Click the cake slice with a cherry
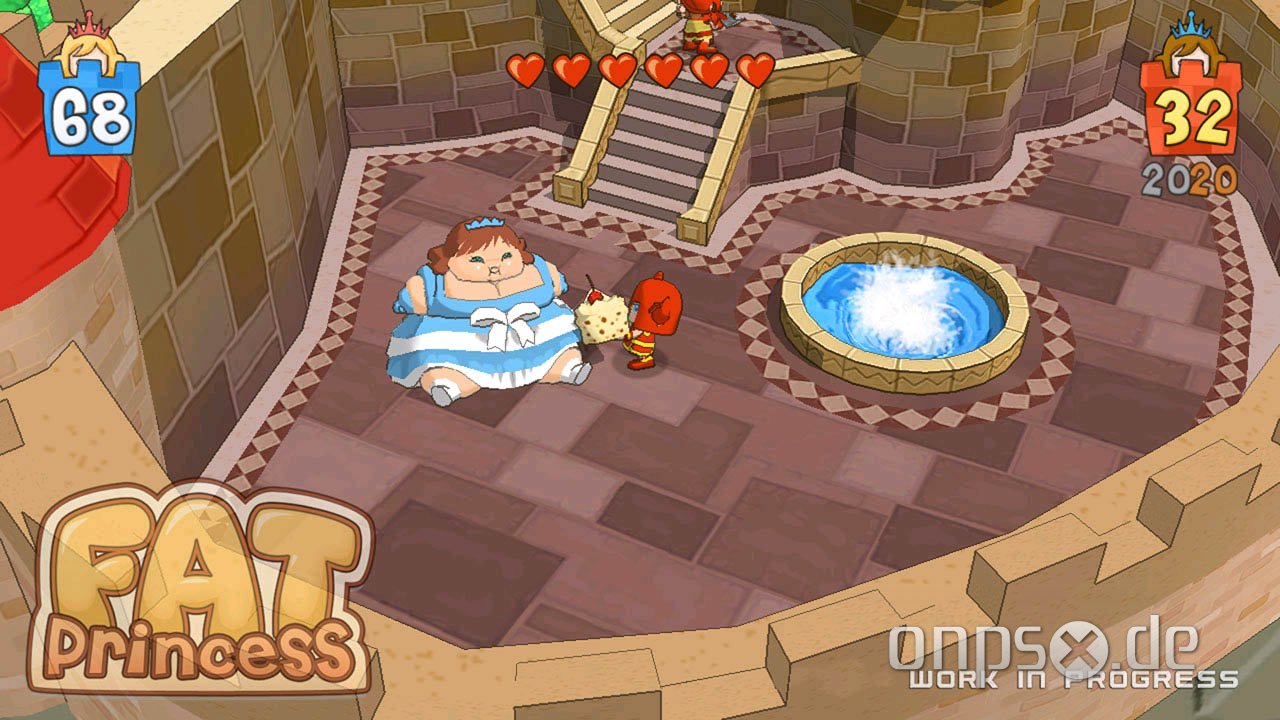 coord(601,320)
